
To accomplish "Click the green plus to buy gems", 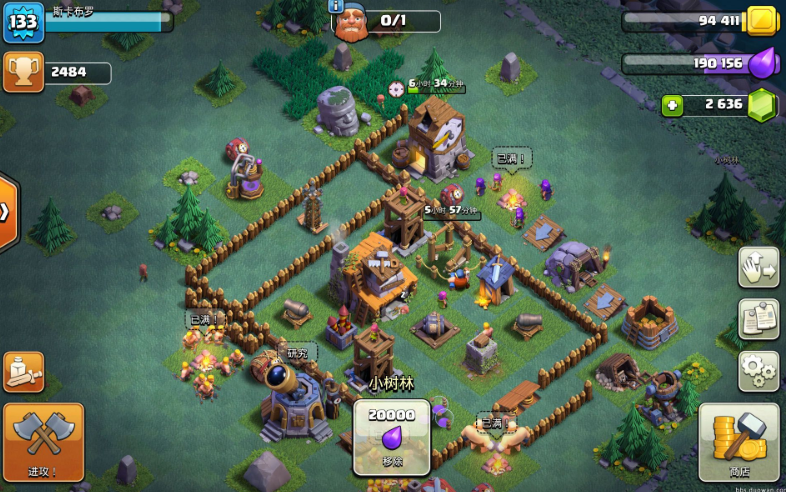I will [x=672, y=105].
